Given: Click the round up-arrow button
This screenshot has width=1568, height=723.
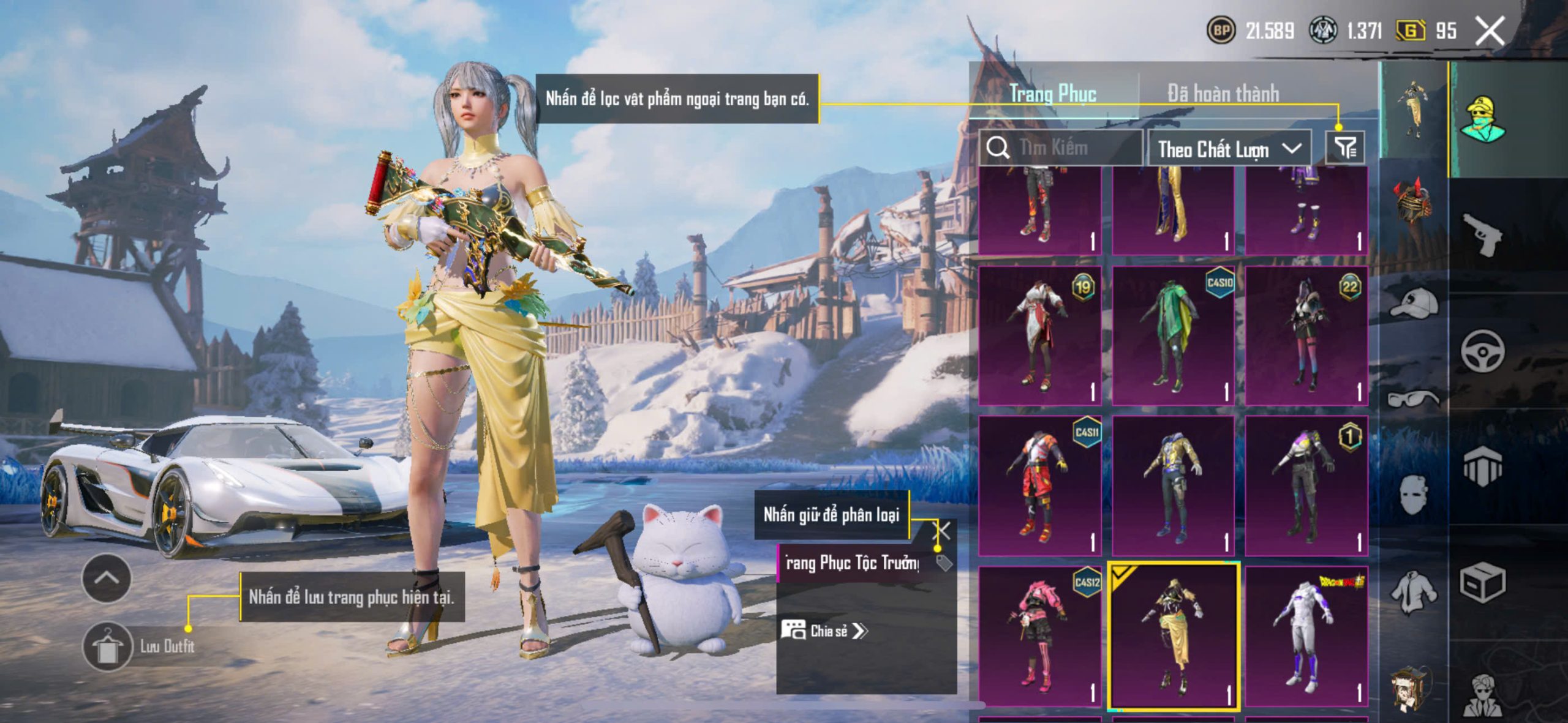Looking at the screenshot, I should pyautogui.click(x=107, y=578).
